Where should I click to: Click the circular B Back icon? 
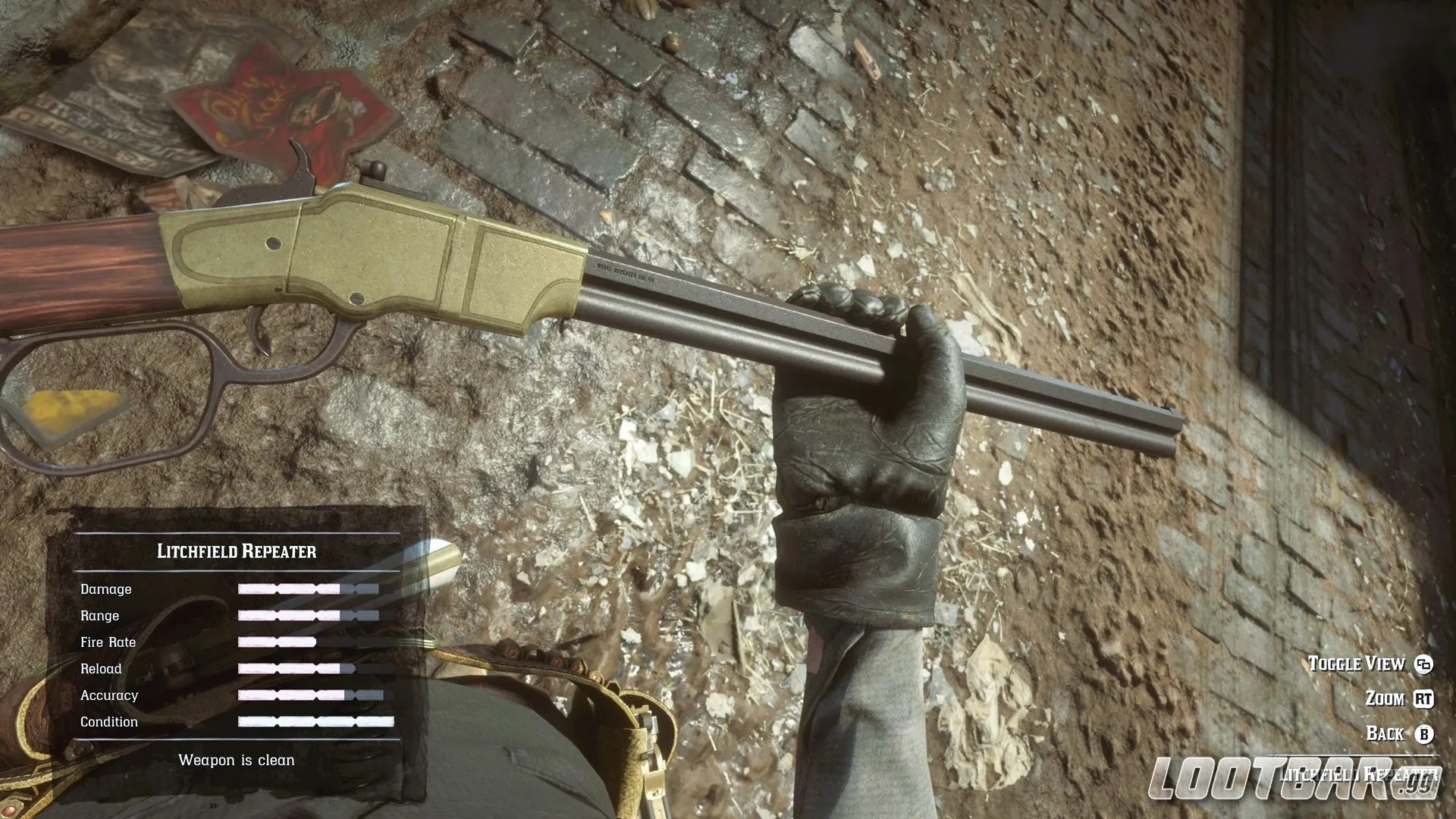click(1424, 733)
